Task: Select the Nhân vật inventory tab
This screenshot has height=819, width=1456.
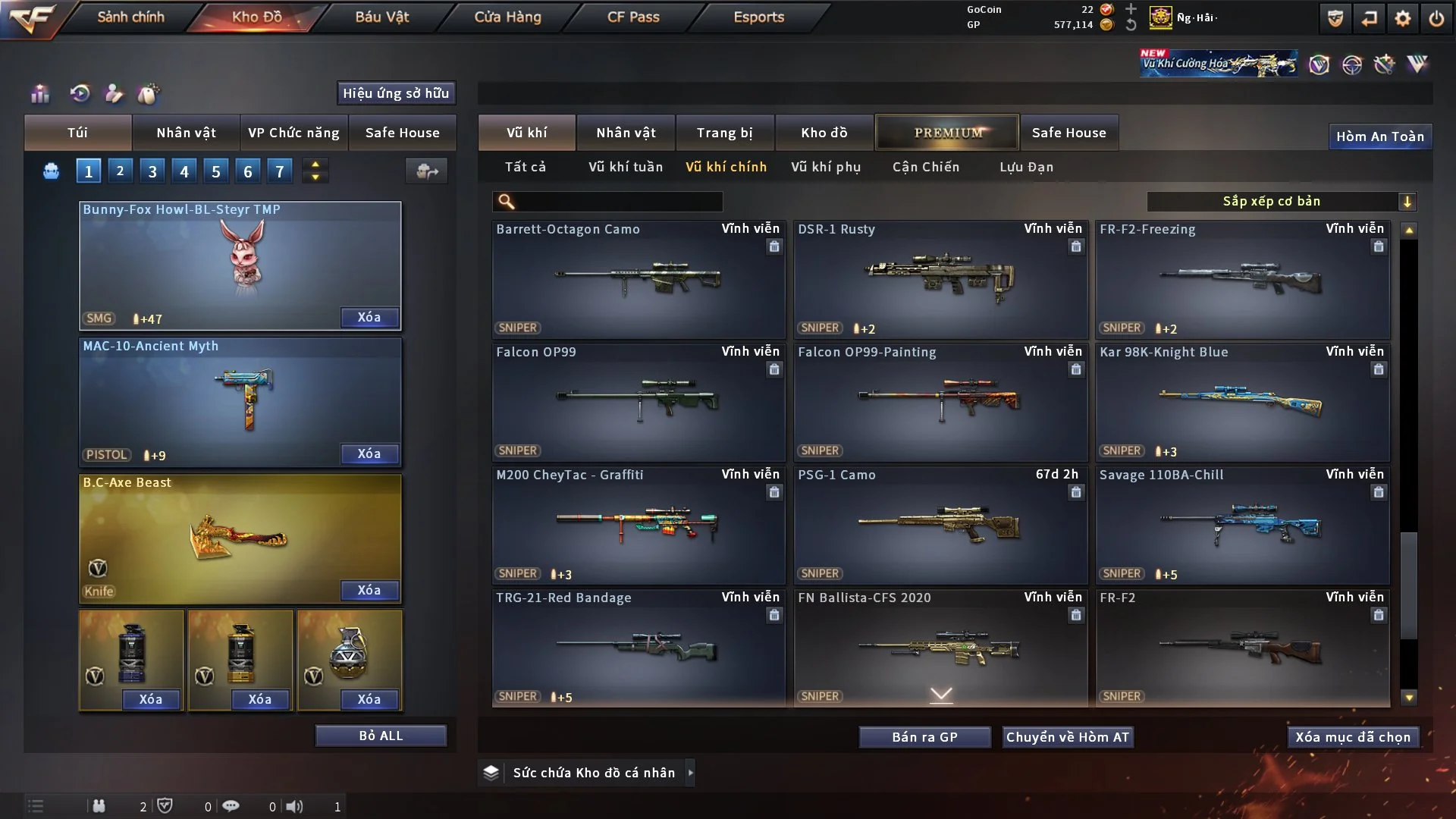Action: point(626,133)
